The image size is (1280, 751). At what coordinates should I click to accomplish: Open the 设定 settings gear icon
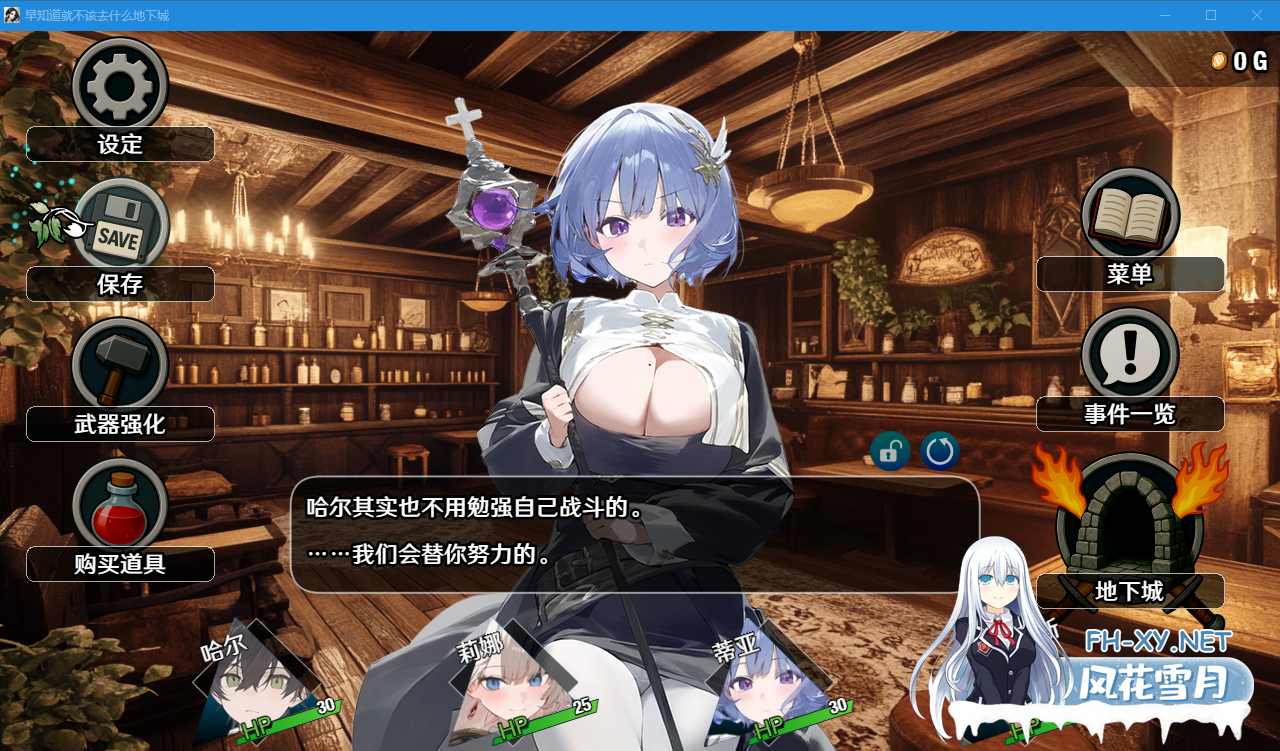click(120, 86)
